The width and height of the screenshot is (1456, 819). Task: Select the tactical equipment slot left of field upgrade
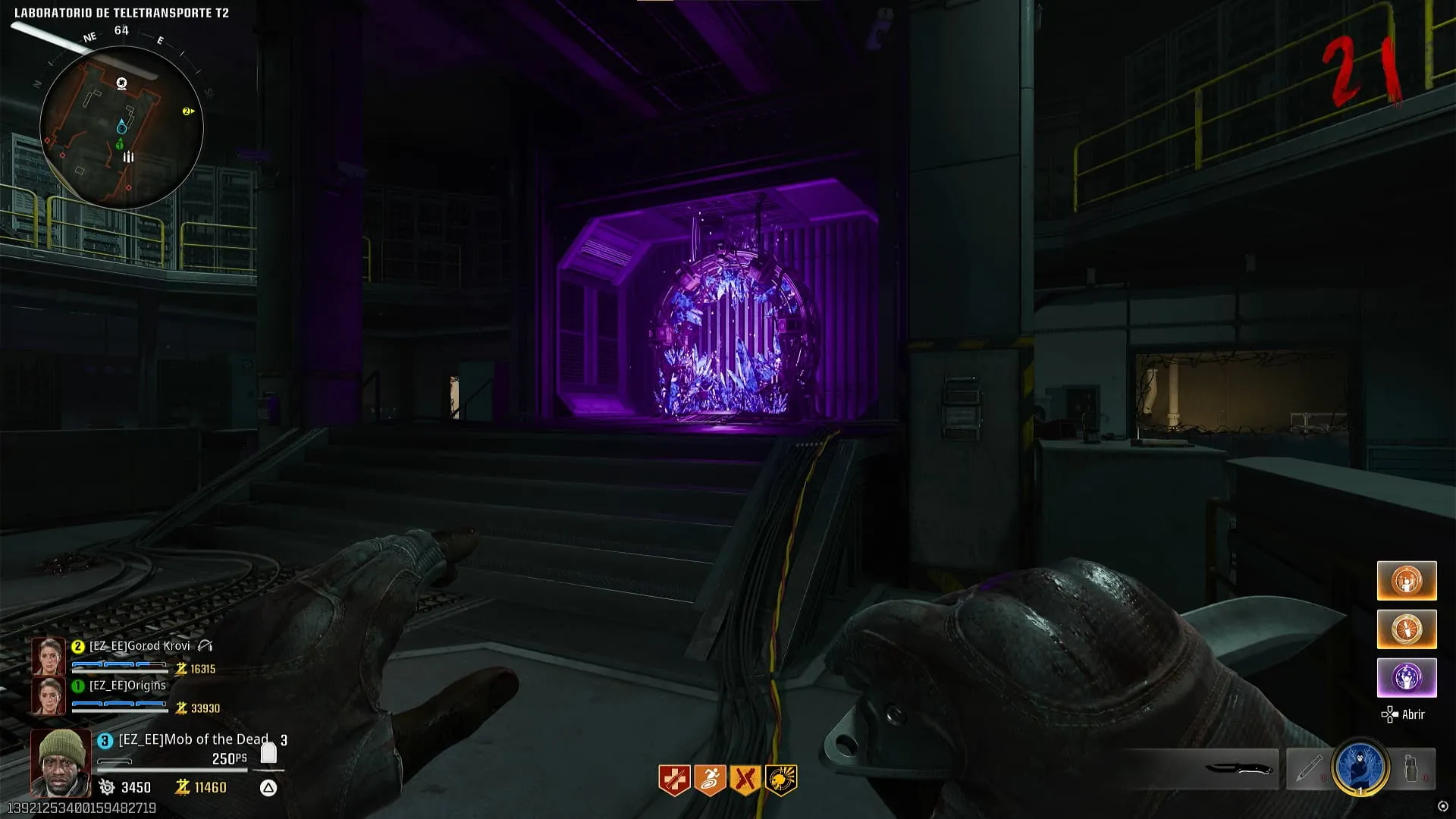(x=1309, y=769)
